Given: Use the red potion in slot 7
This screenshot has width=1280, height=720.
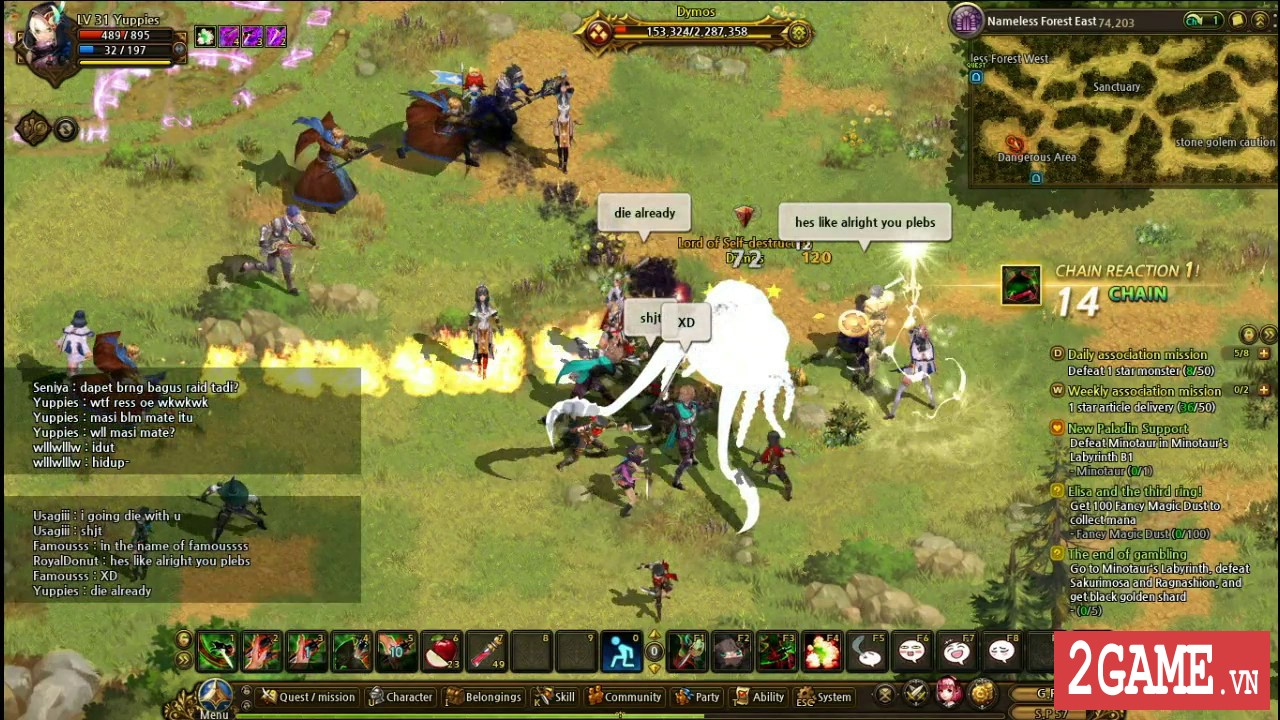Looking at the screenshot, I should [486, 651].
